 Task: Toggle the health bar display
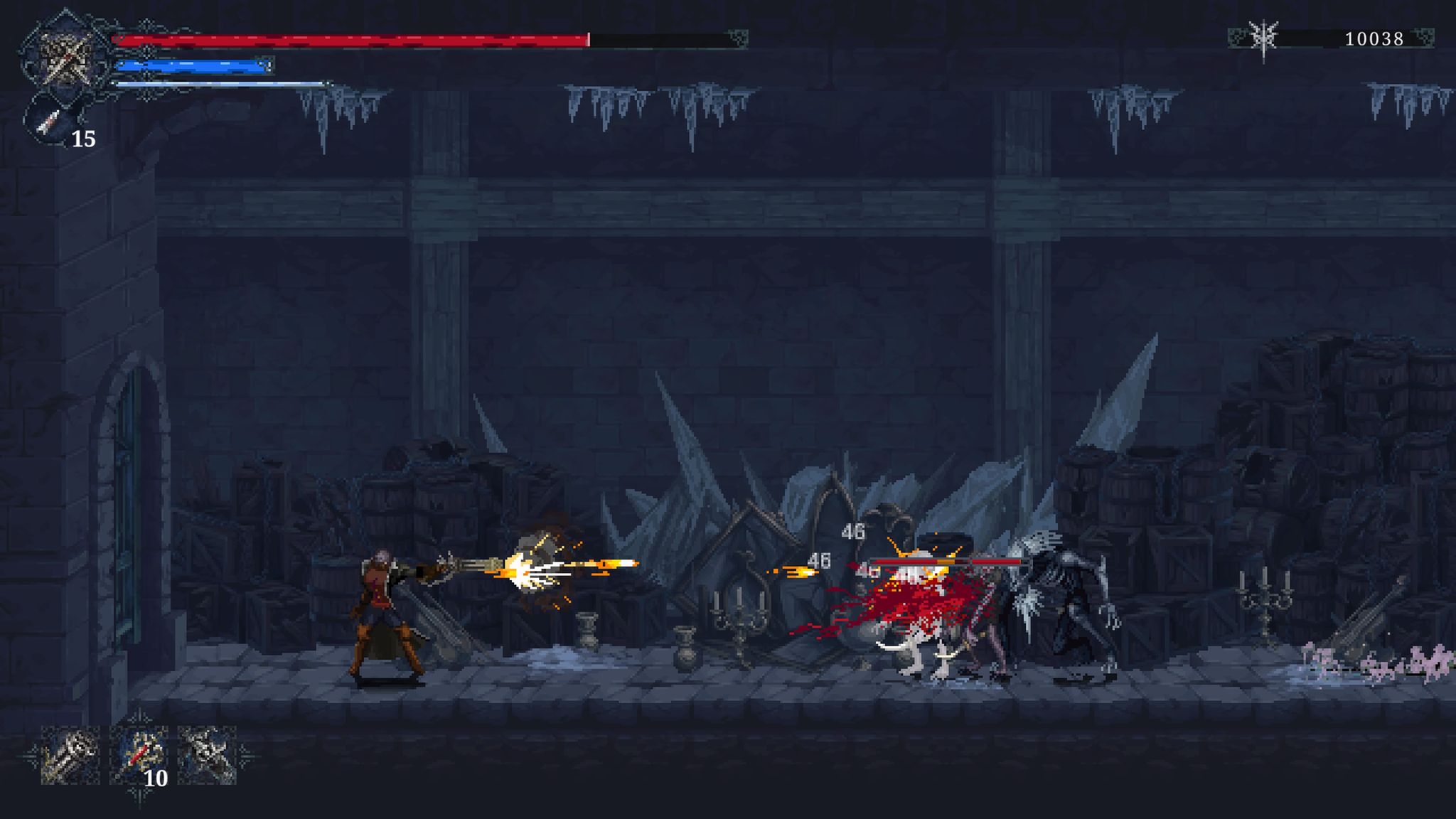355,41
